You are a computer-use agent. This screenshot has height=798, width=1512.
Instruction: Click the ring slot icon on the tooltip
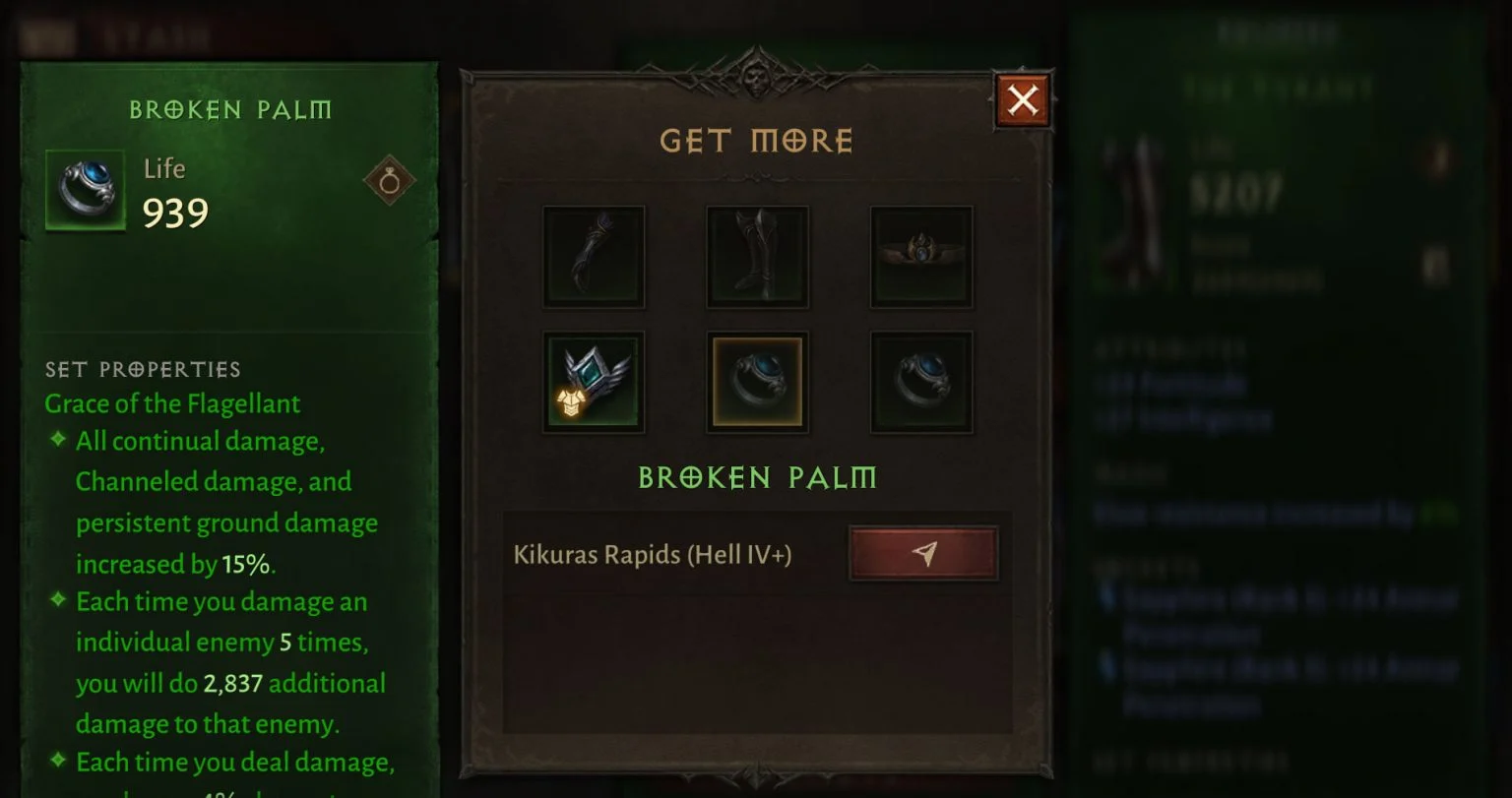[390, 180]
